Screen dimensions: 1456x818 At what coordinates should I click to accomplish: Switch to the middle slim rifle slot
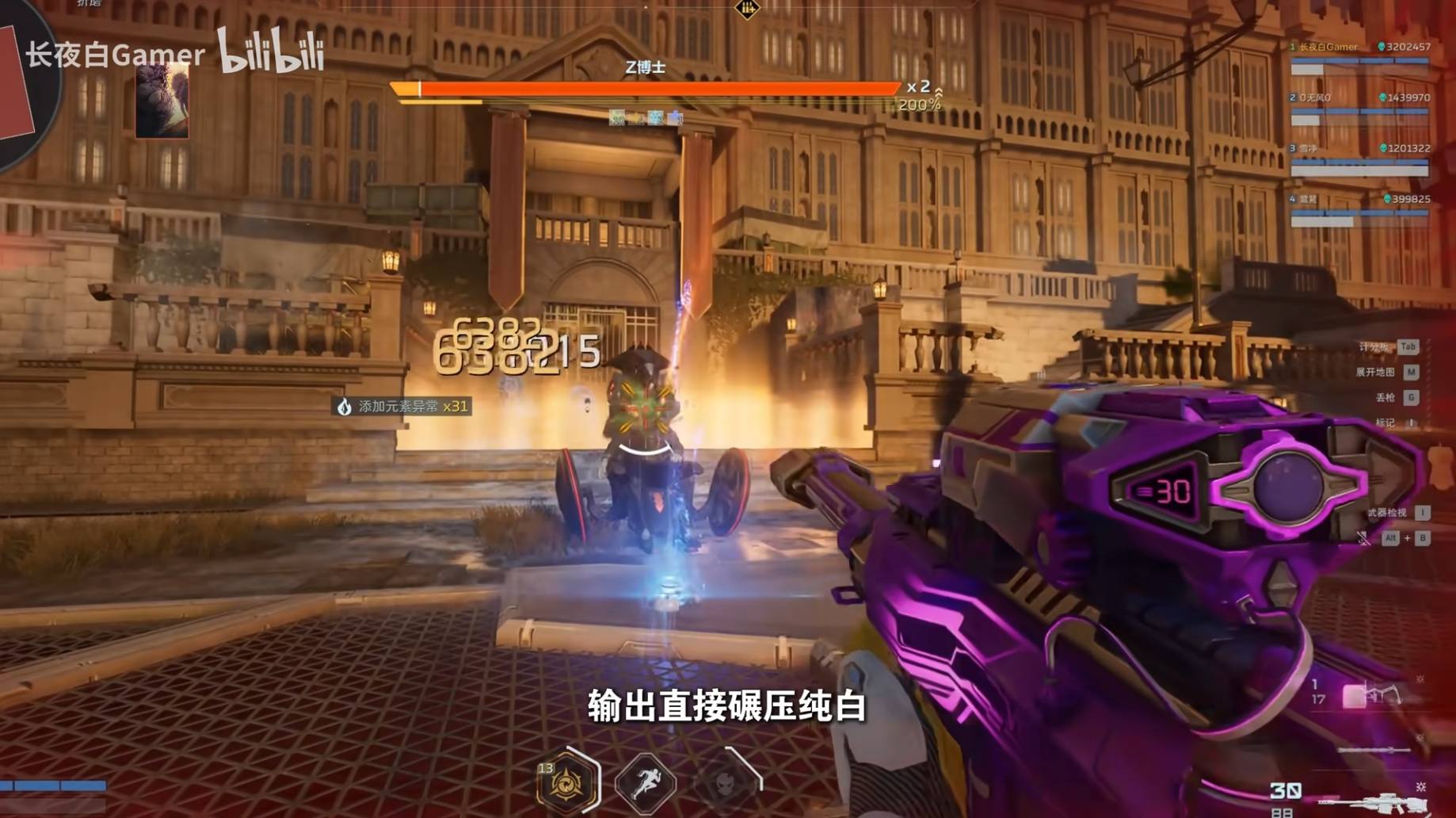pos(1374,749)
